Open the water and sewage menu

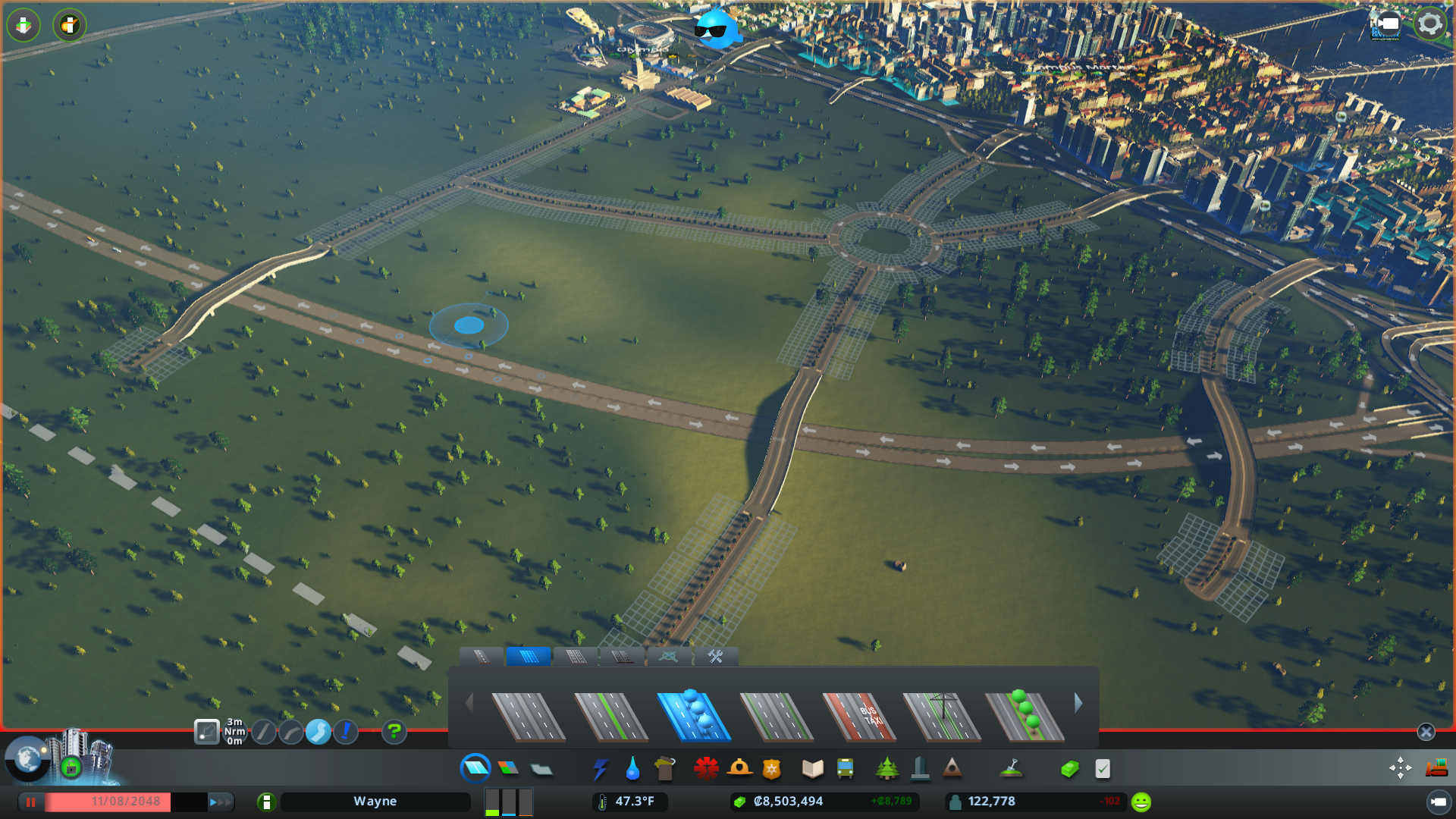(632, 768)
